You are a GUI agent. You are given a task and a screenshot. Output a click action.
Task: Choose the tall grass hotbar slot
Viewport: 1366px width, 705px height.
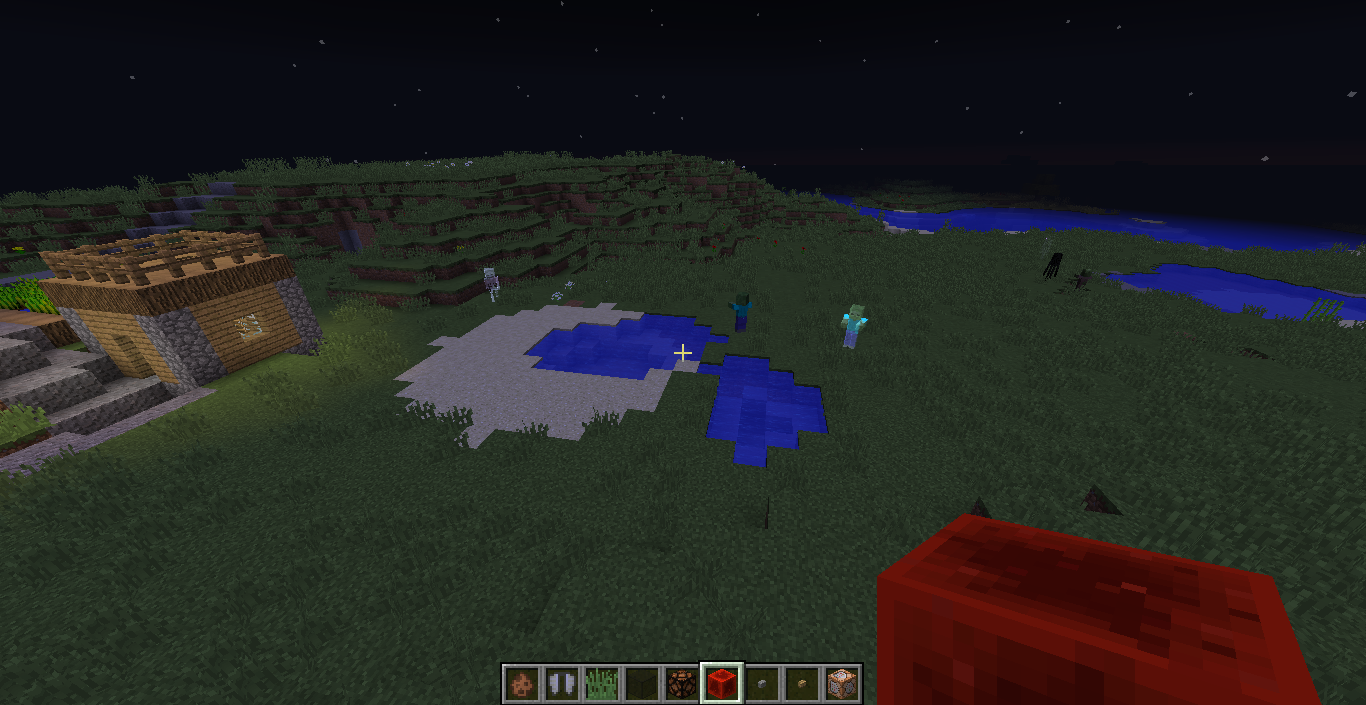coord(600,684)
